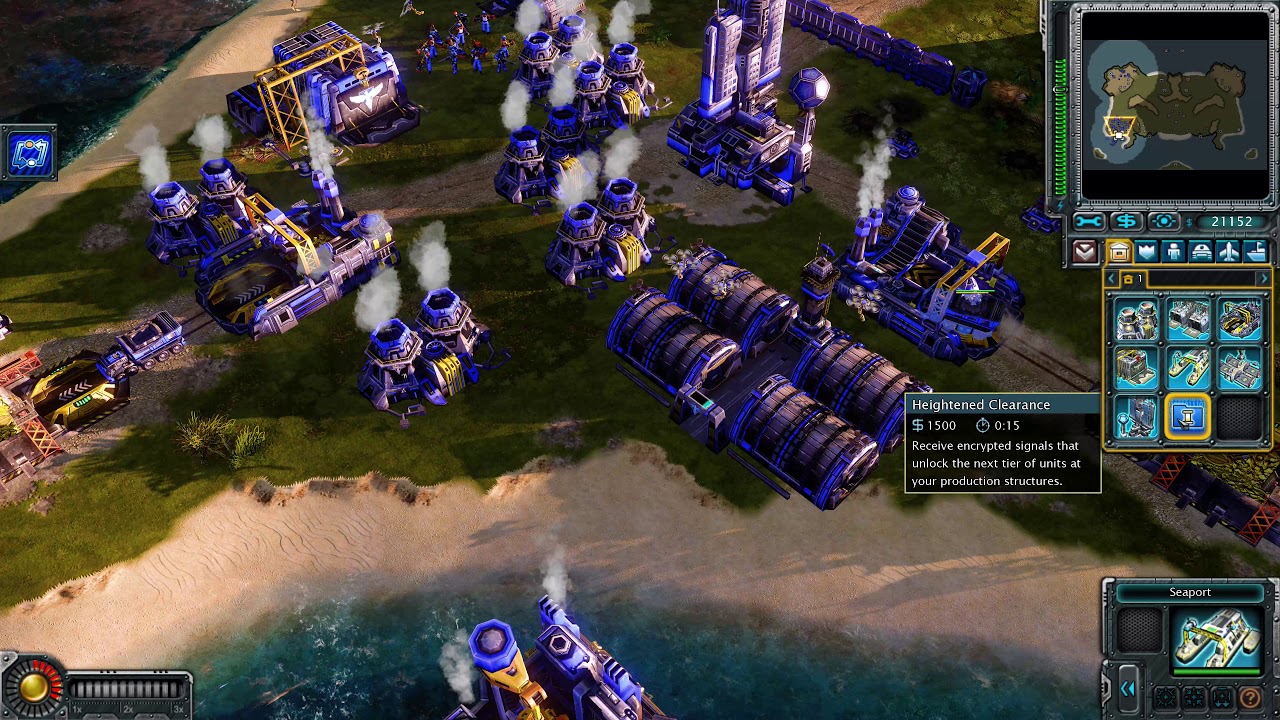Choose the Armor Facility build icon
1280x720 pixels.
point(1136,368)
